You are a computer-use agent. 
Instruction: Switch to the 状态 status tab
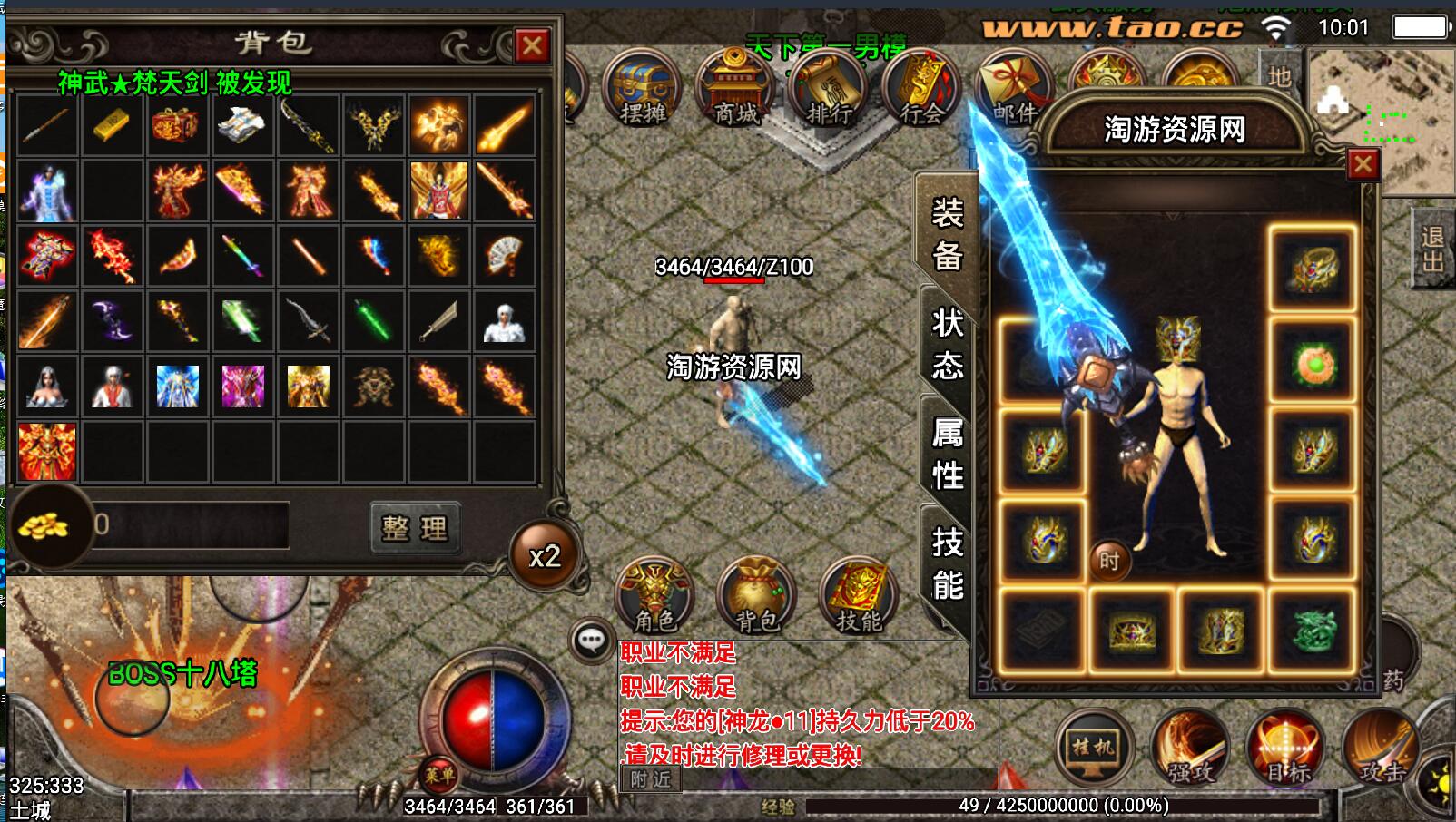click(947, 343)
